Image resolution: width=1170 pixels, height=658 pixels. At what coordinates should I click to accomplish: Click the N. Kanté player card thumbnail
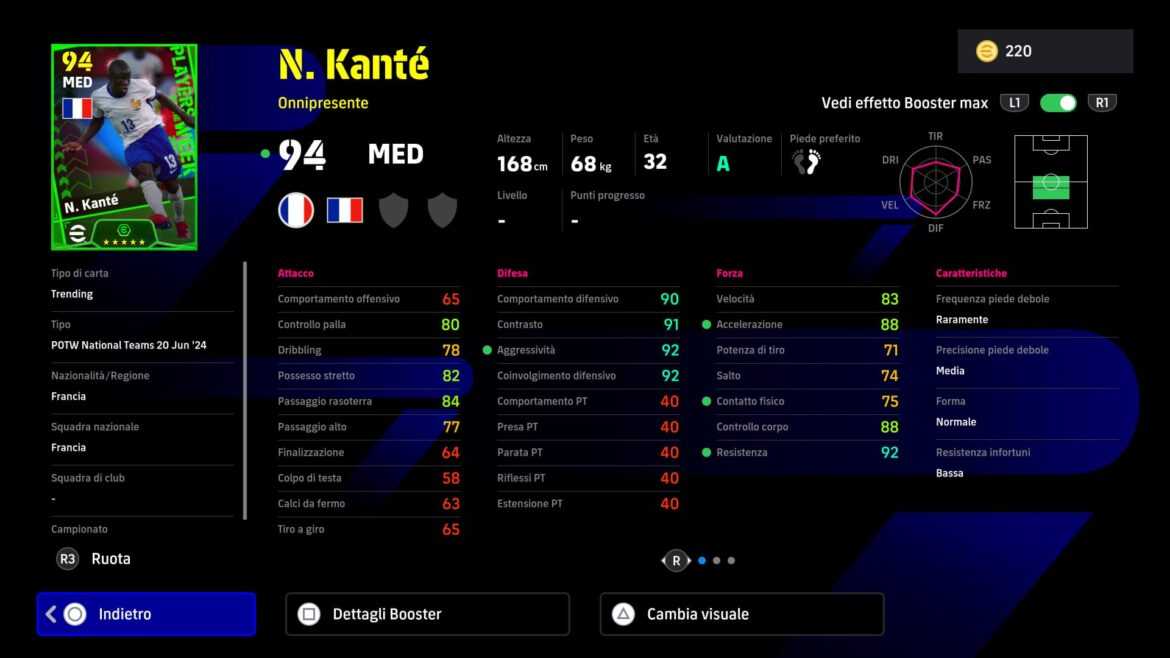[x=124, y=147]
